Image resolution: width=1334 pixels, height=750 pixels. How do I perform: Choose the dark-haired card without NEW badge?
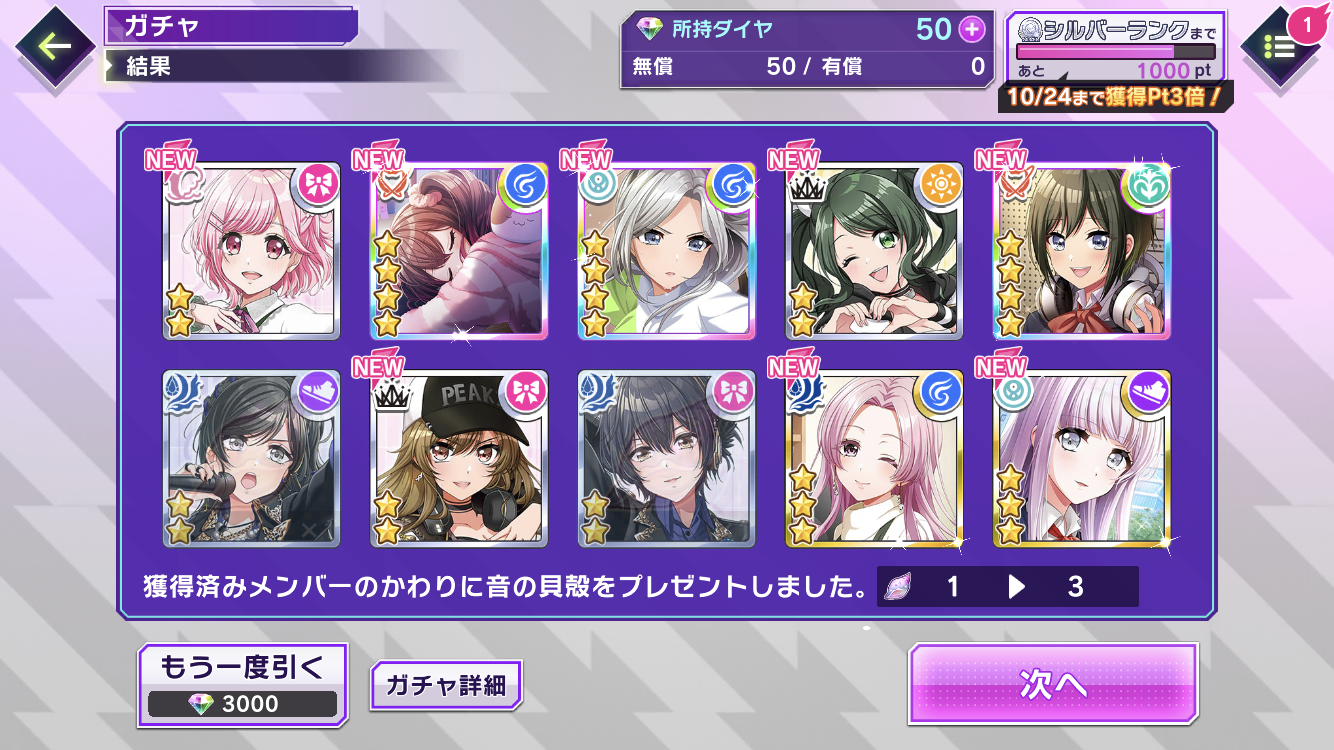pyautogui.click(x=666, y=458)
